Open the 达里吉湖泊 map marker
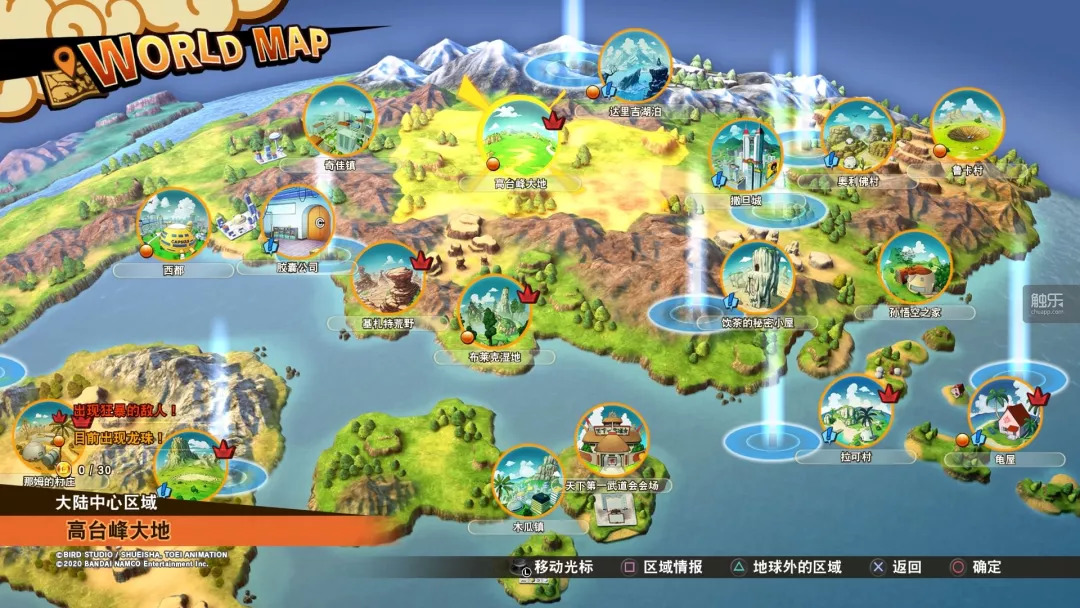The image size is (1080, 608). pos(634,66)
